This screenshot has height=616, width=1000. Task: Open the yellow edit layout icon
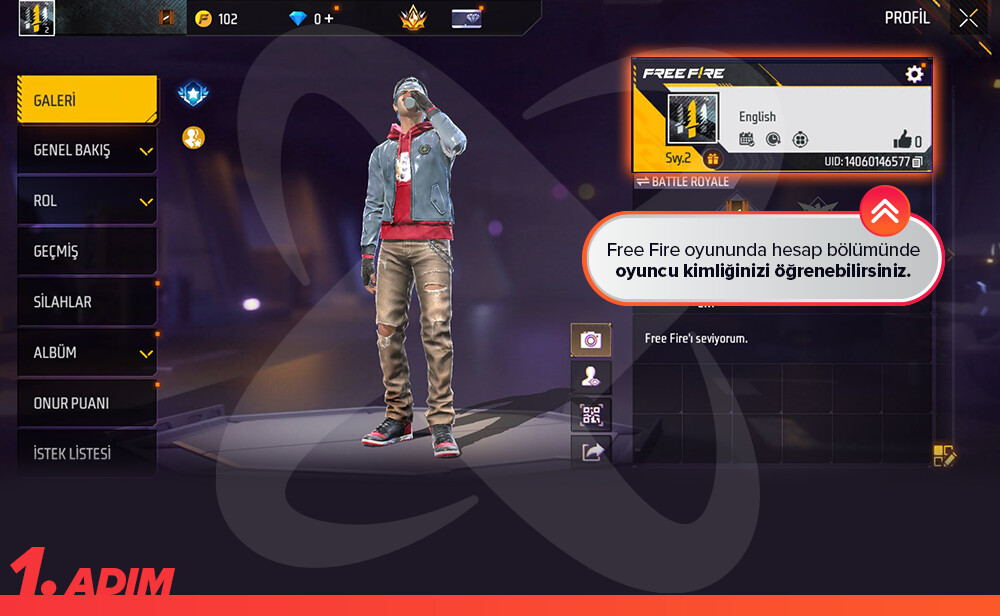[x=944, y=456]
